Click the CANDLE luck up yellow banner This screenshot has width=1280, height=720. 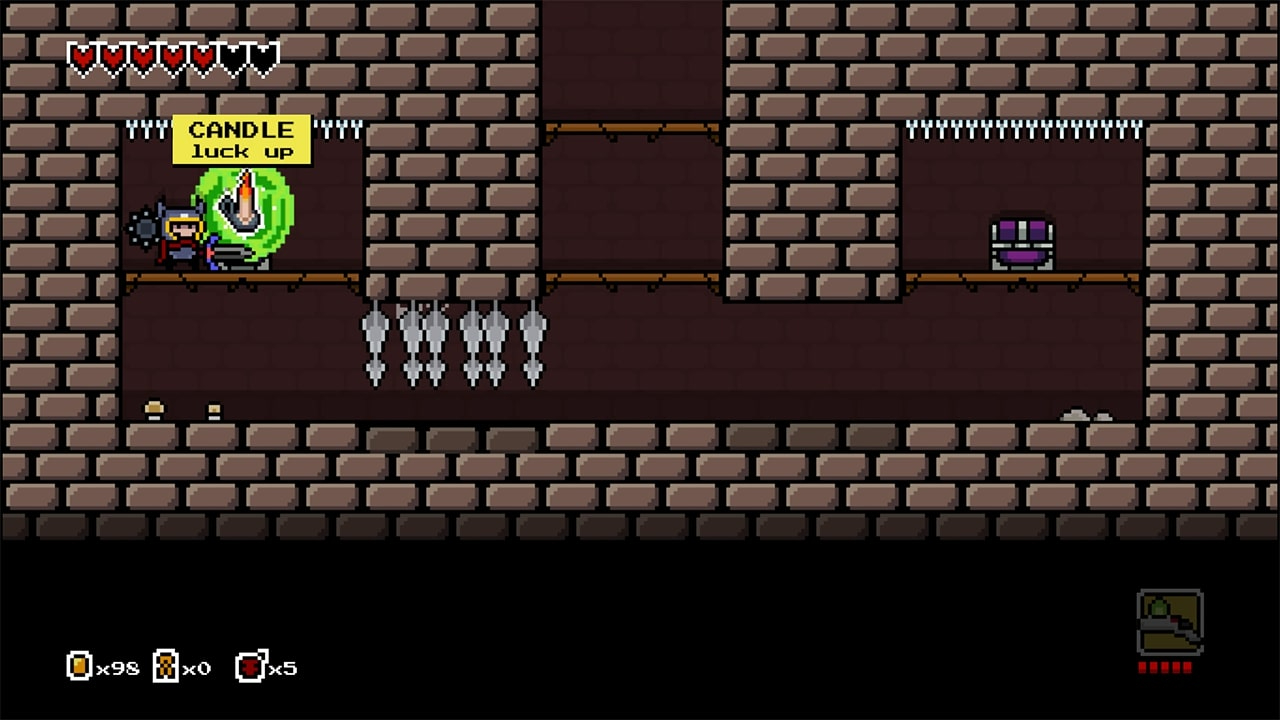[240, 138]
